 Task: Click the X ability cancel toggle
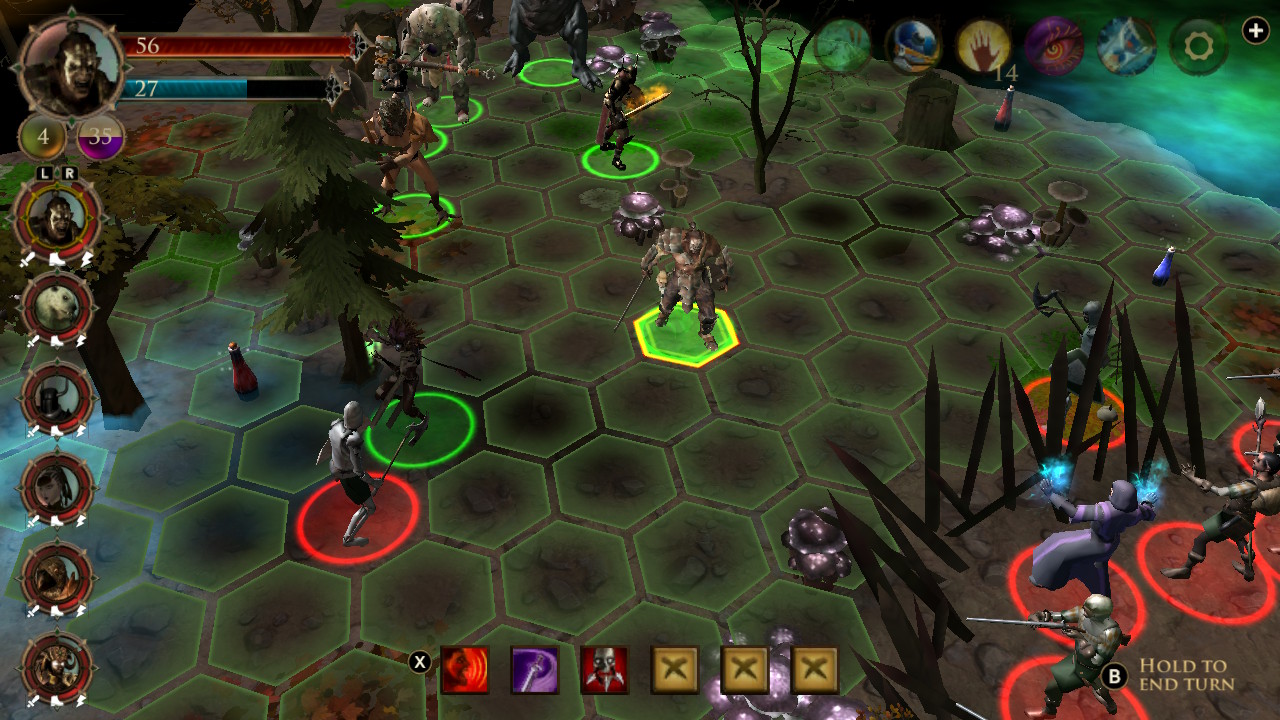pos(421,662)
